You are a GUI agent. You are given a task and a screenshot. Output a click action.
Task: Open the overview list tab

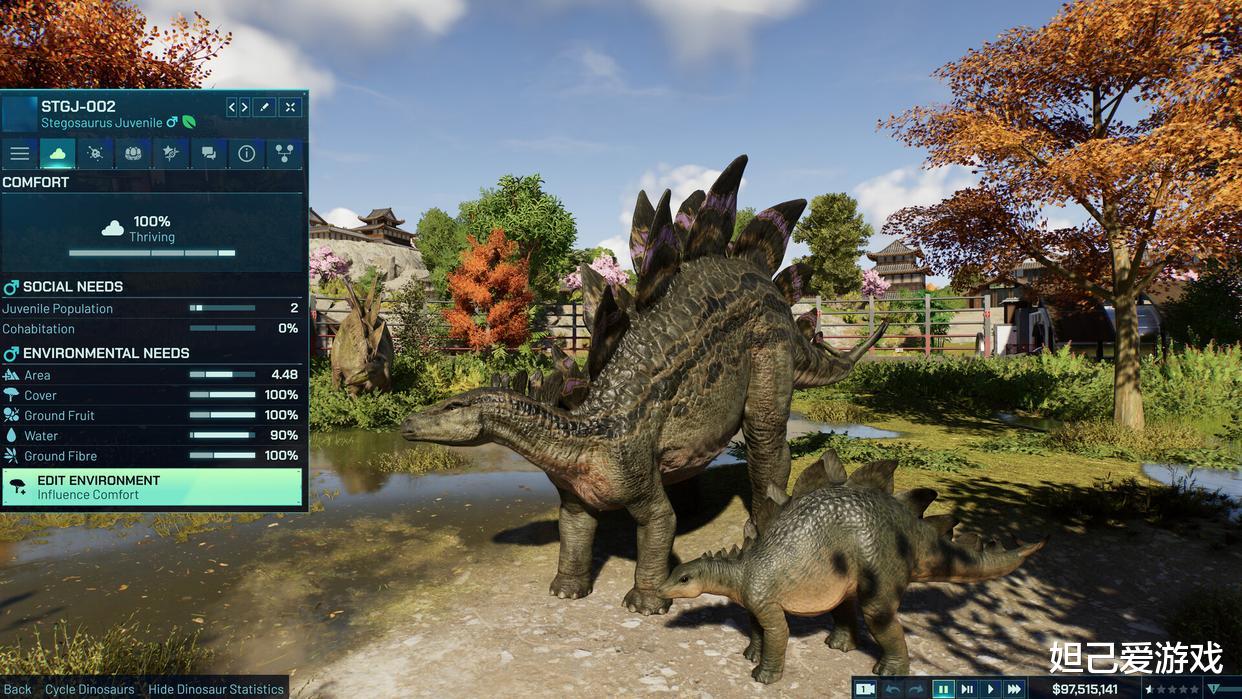[20, 153]
